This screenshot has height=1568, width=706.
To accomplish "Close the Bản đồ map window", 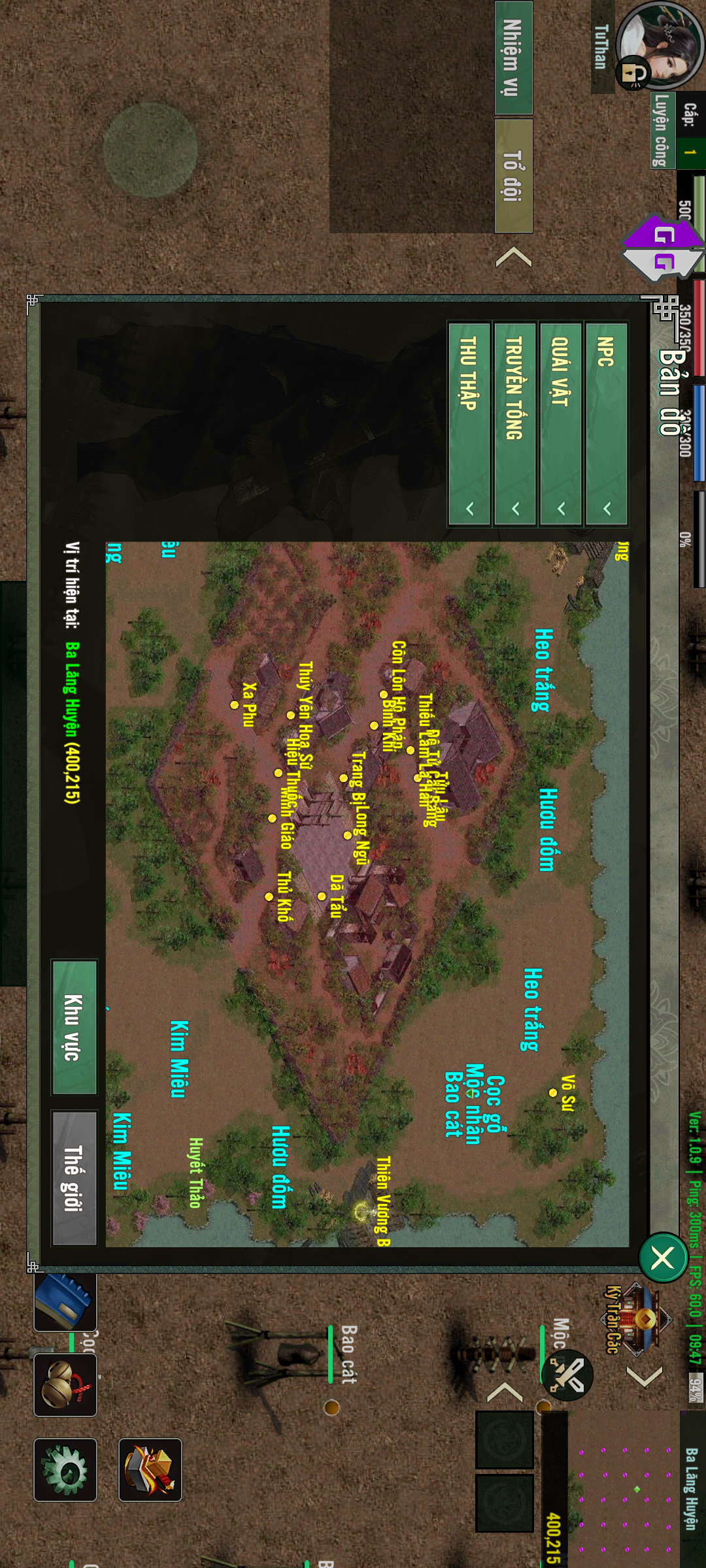I will point(662,1257).
